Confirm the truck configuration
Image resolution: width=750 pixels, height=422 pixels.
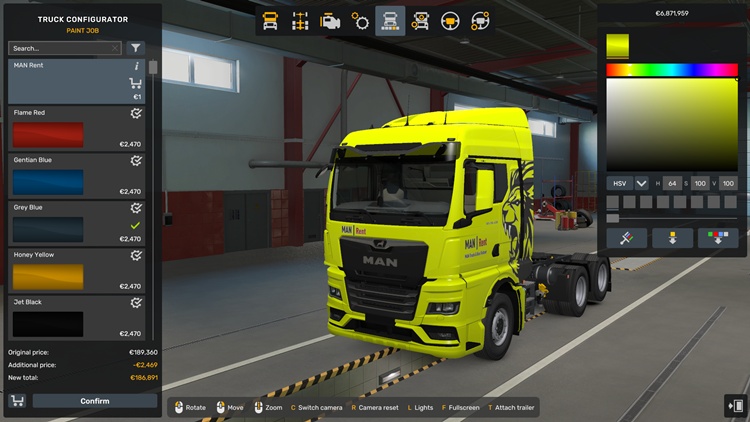[x=95, y=401]
